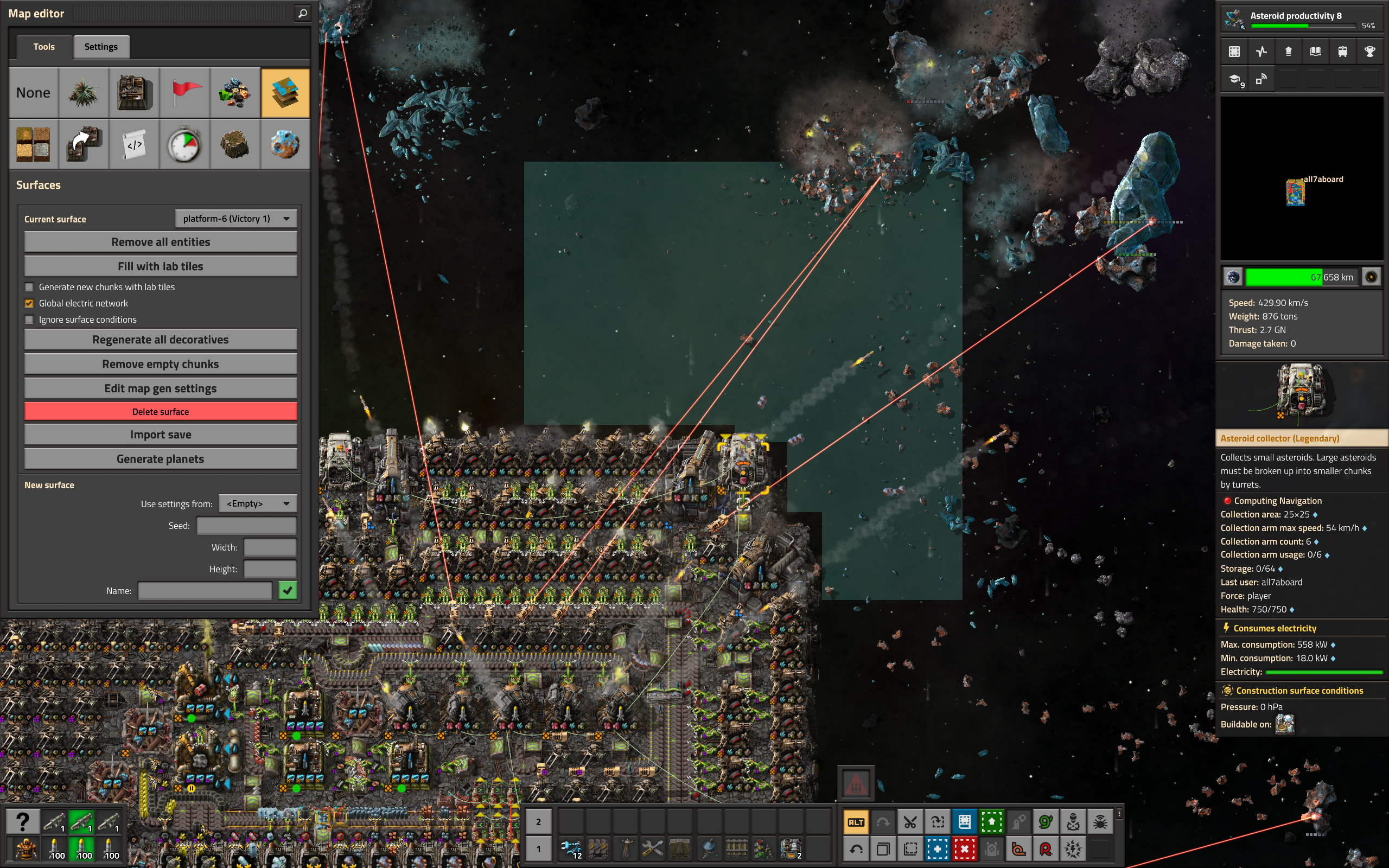Viewport: 1389px width, 868px height.
Task: Select the None editor tool
Action: pos(33,93)
